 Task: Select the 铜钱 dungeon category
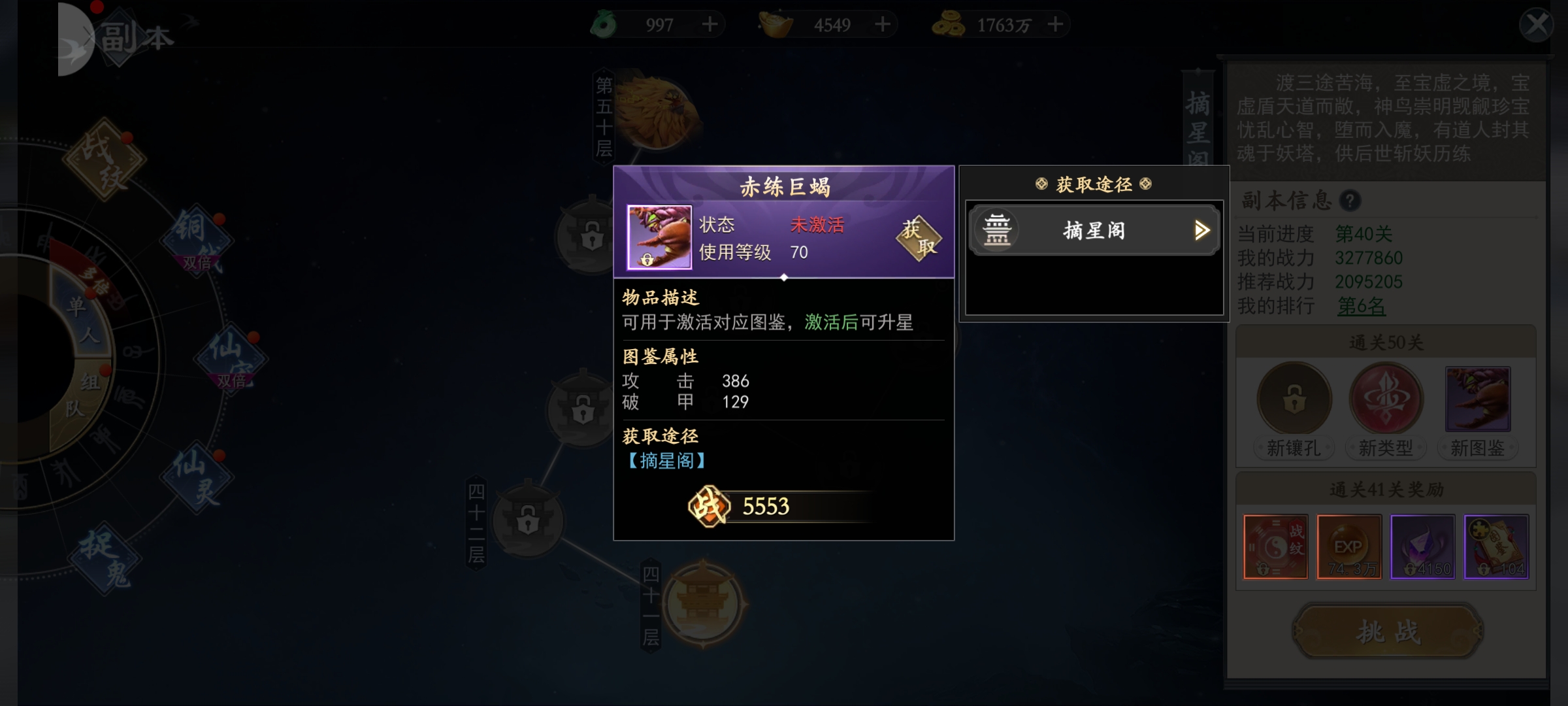(x=196, y=239)
